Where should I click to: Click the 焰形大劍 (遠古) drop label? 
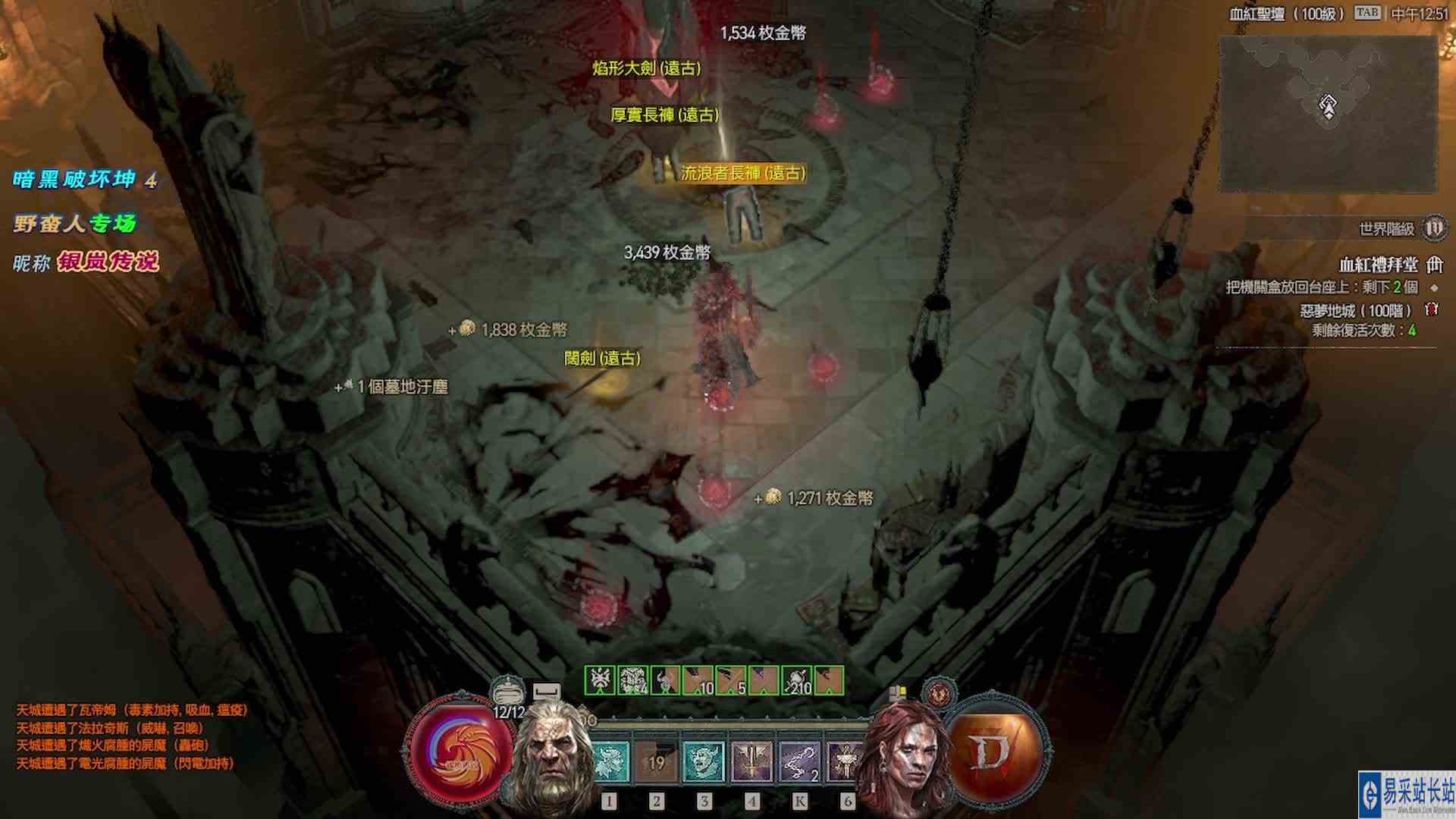tap(645, 67)
